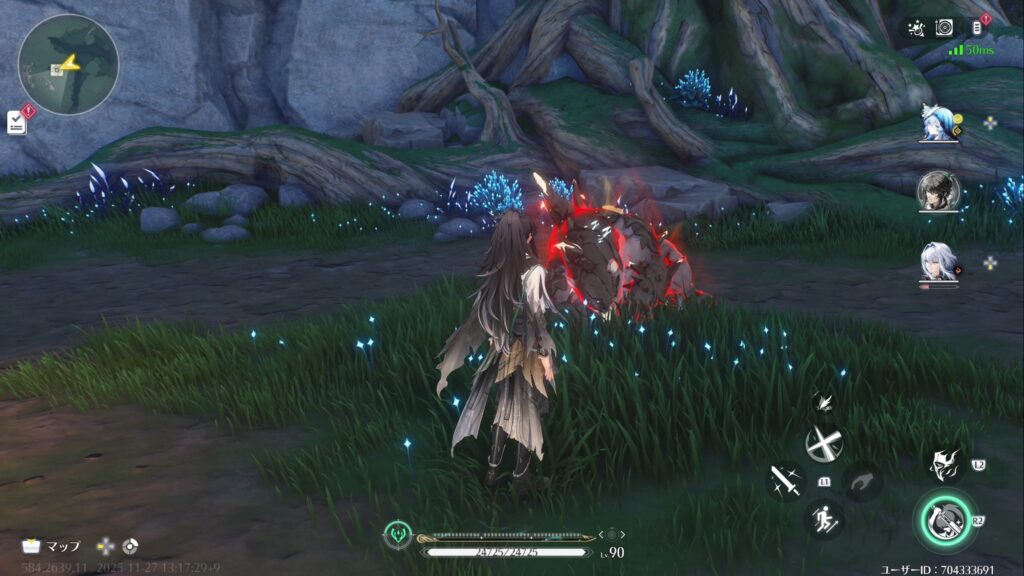
Task: Activate the crossed blades skill icon
Action: (825, 443)
